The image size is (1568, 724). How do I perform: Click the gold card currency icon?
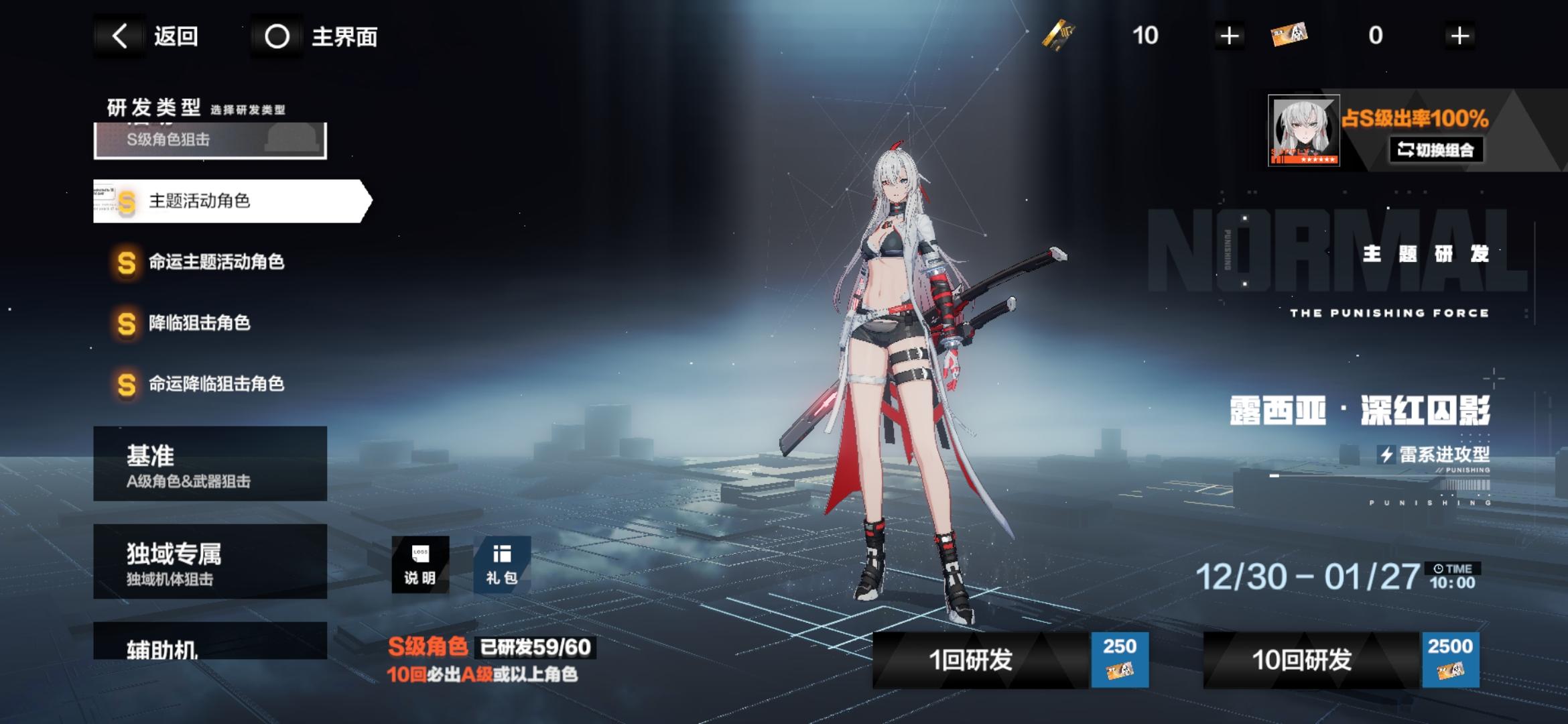tap(1060, 36)
